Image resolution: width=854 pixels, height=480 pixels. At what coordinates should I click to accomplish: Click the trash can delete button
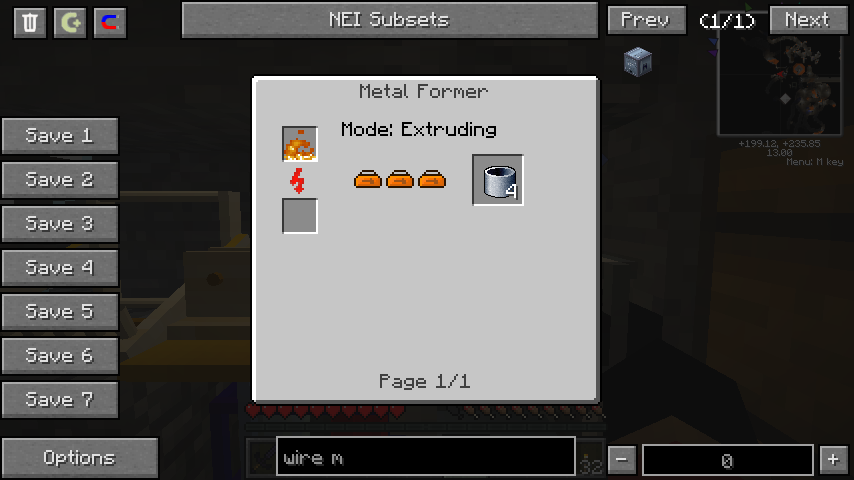(30, 23)
